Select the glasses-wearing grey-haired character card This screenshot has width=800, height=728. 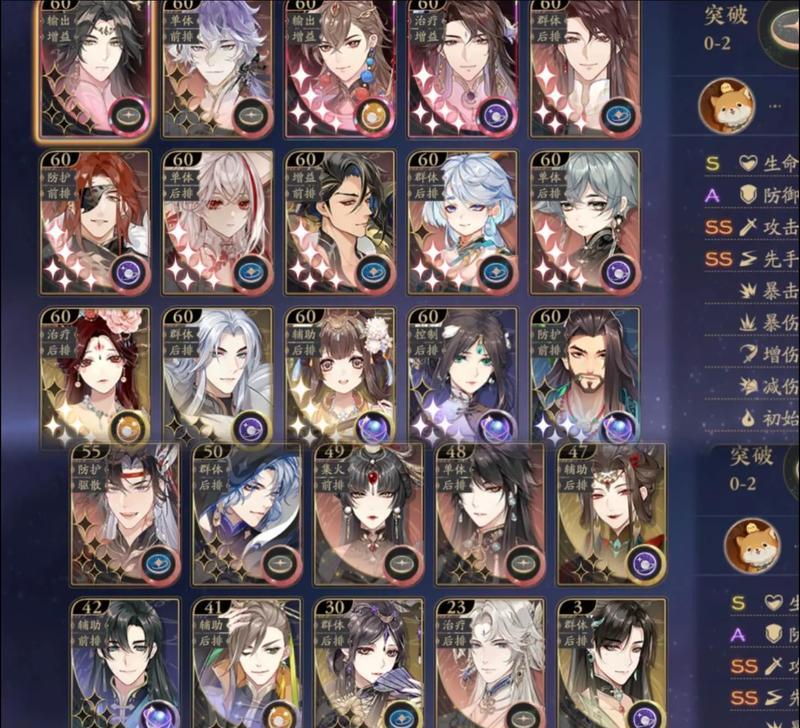click(x=584, y=222)
